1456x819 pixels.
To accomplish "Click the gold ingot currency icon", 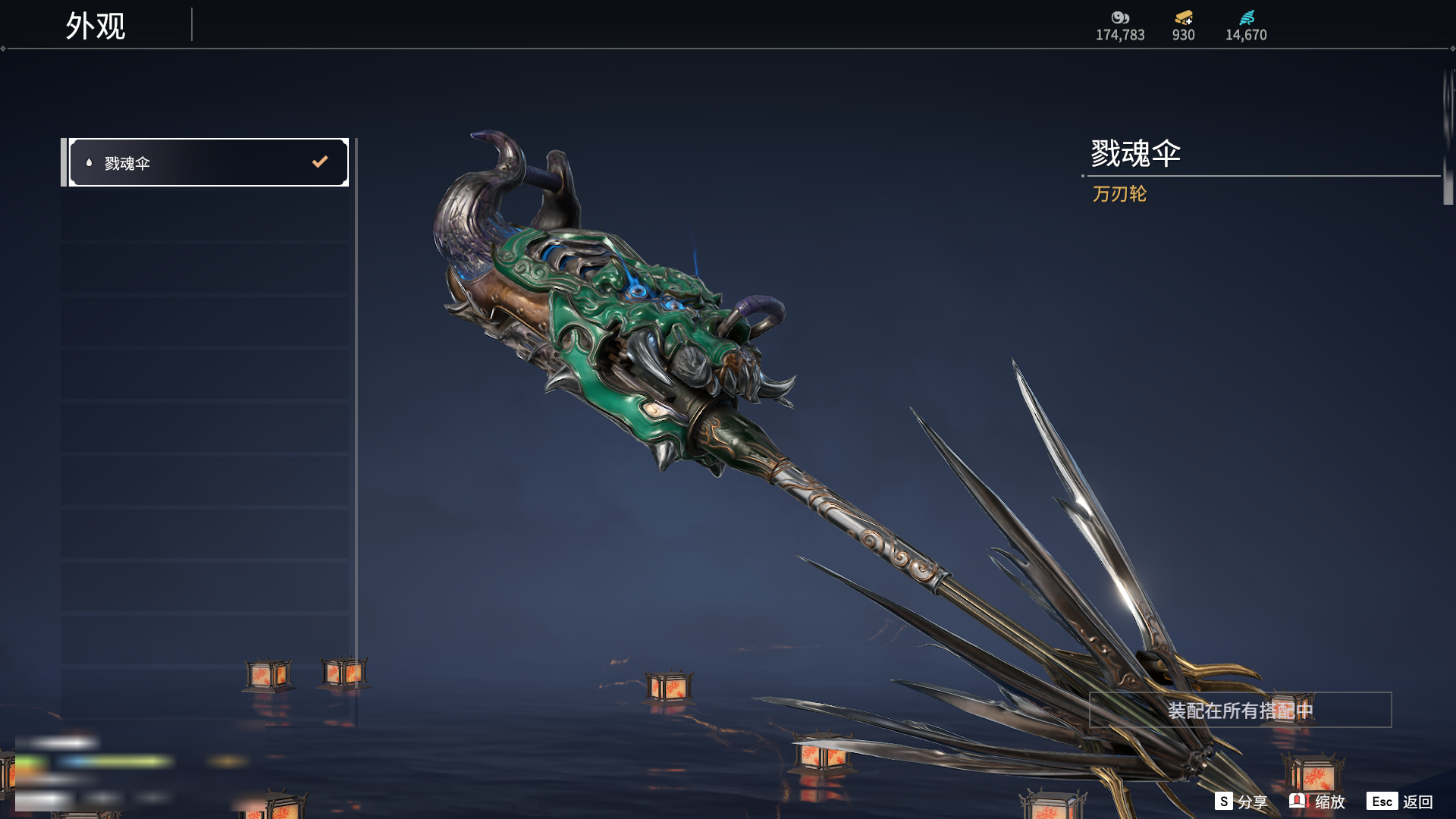I will (x=1183, y=17).
